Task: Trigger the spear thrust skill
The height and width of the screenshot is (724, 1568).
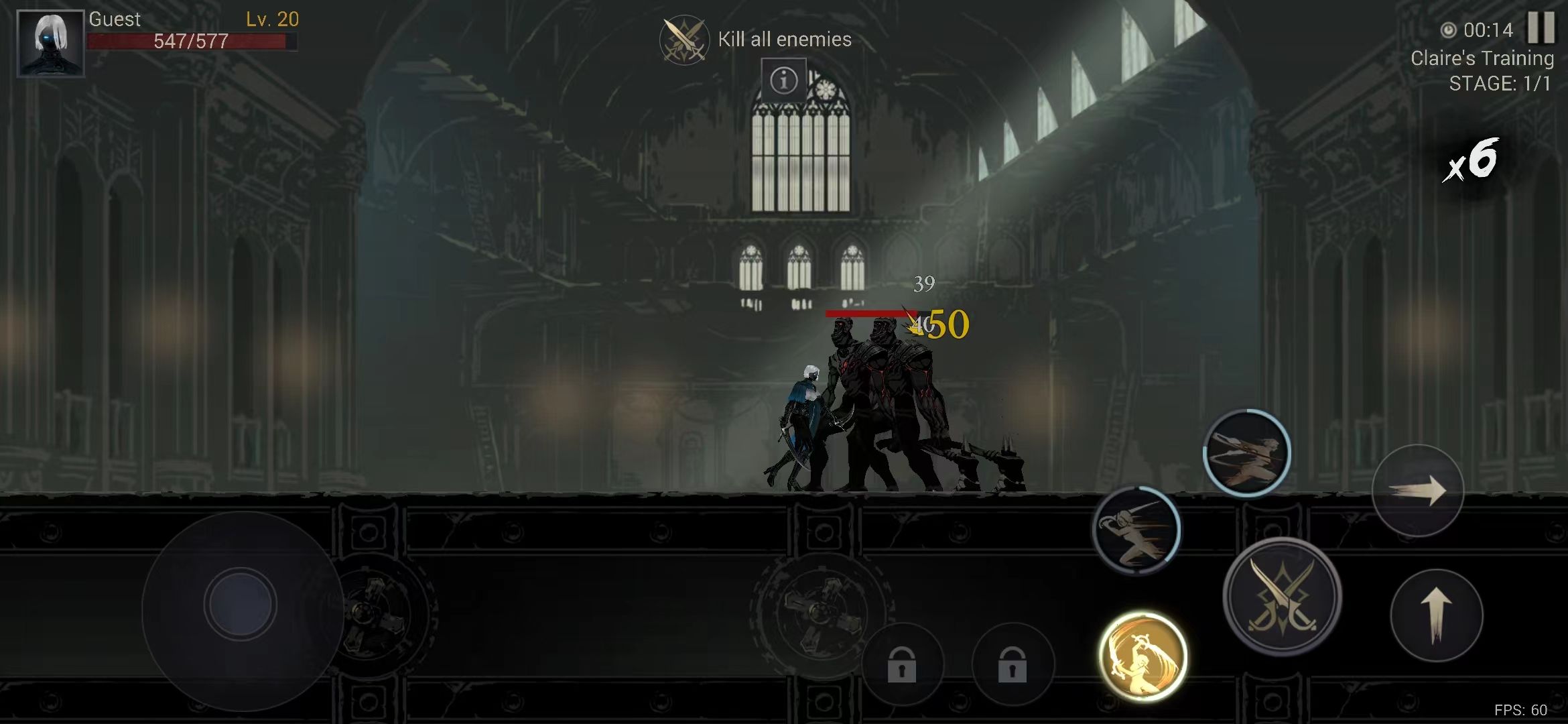Action: point(1246,453)
